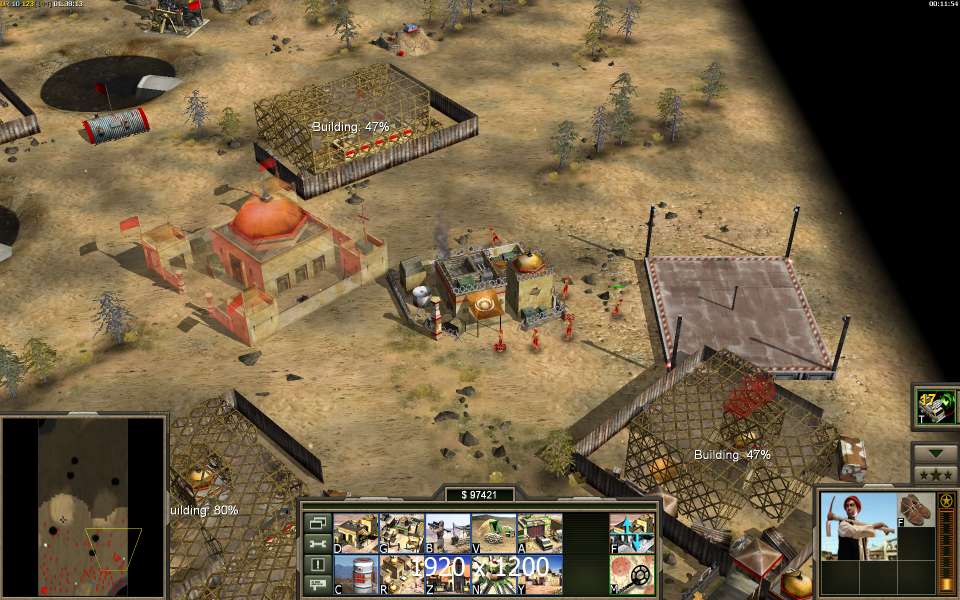This screenshot has height=600, width=960.
Task: Click the wrench button
Action: tap(317, 543)
